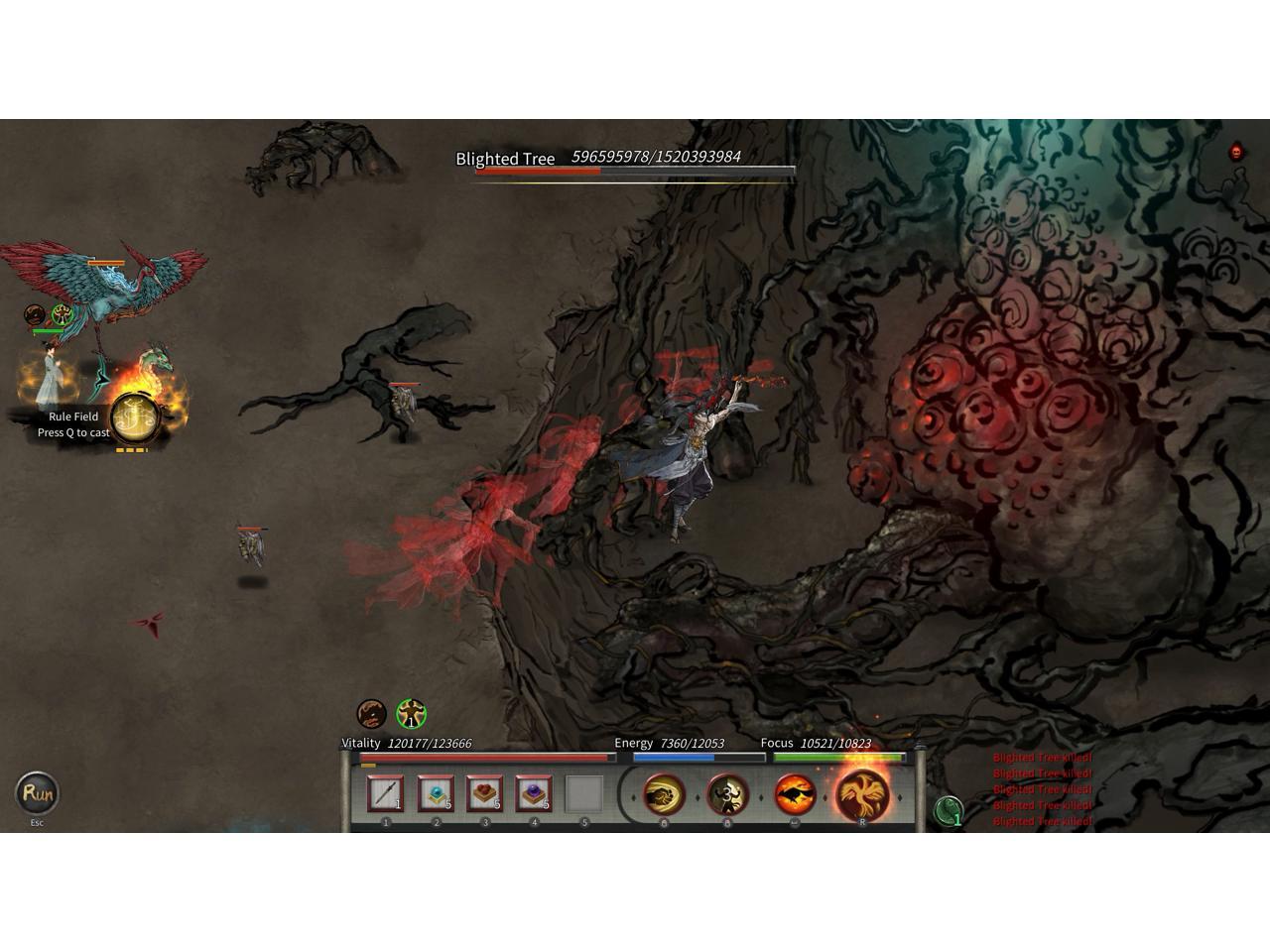The image size is (1270, 952).
Task: Use the blue orb item slot
Action: (x=435, y=793)
